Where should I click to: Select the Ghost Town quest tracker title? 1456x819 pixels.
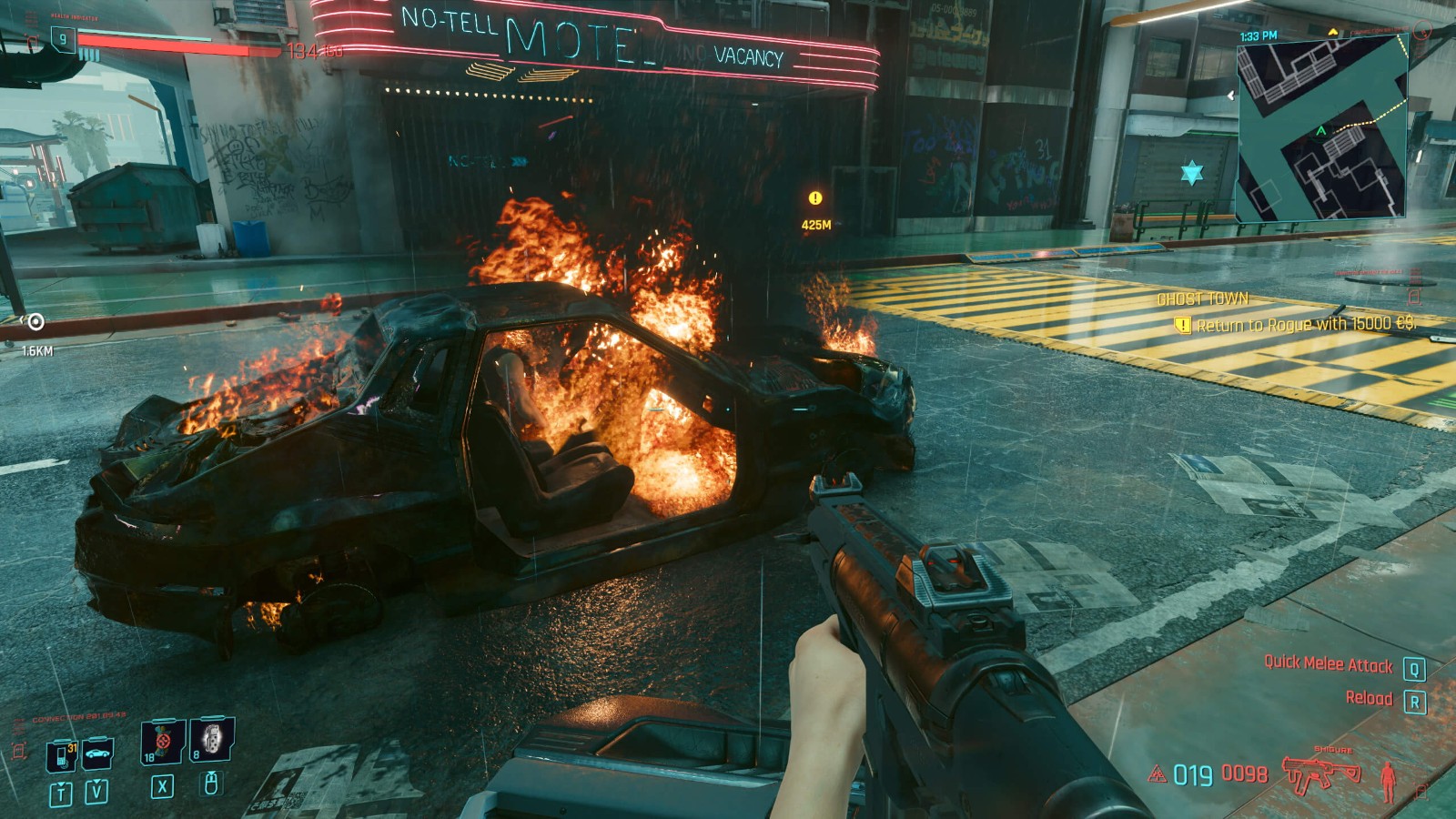click(x=1202, y=299)
